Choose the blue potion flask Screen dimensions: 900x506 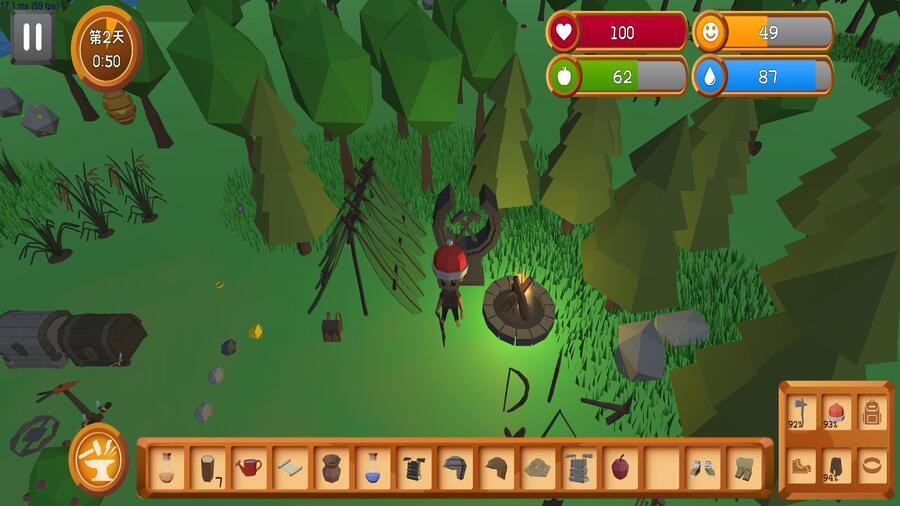coord(372,467)
